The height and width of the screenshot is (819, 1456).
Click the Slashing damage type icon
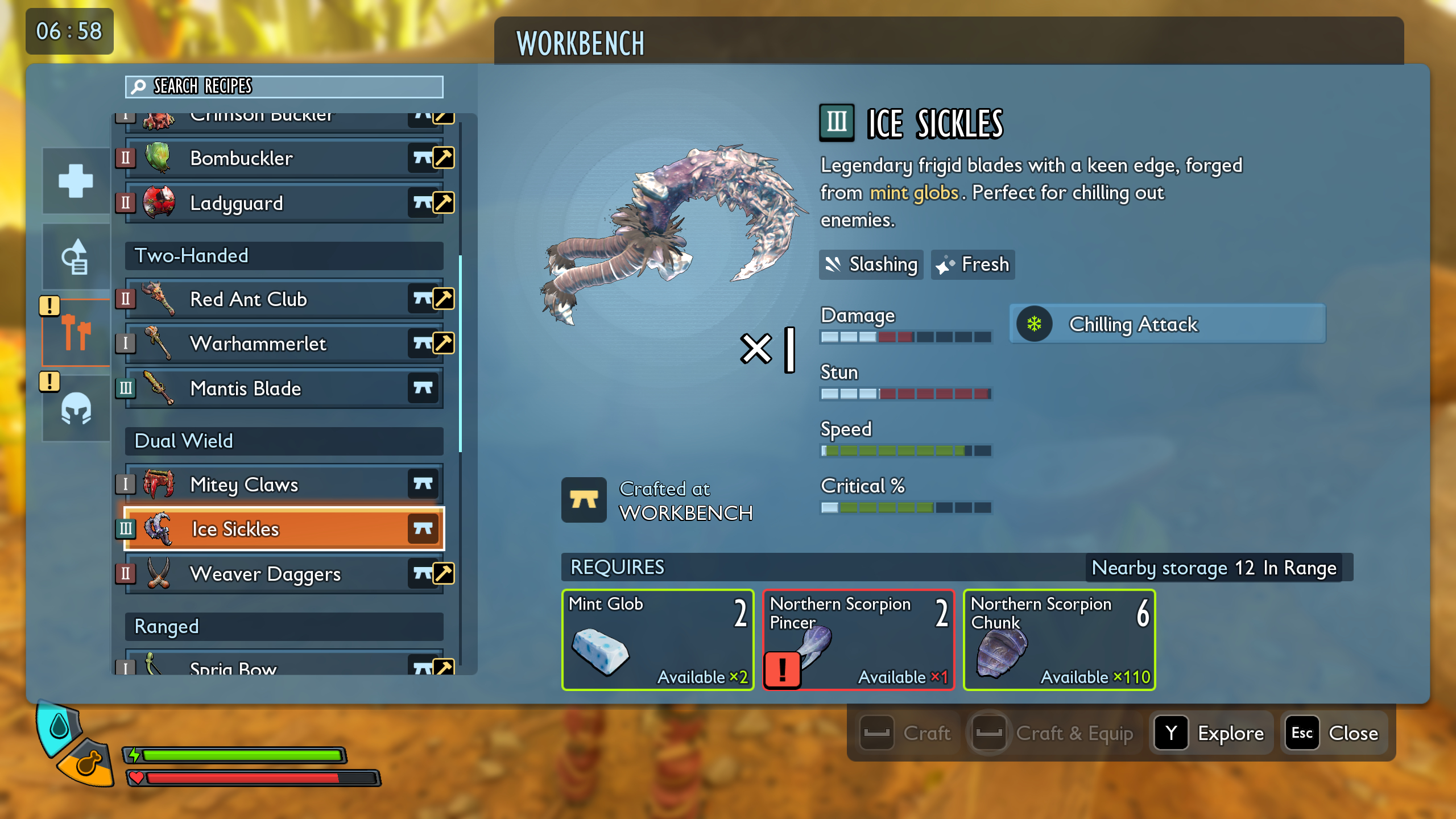pos(834,264)
